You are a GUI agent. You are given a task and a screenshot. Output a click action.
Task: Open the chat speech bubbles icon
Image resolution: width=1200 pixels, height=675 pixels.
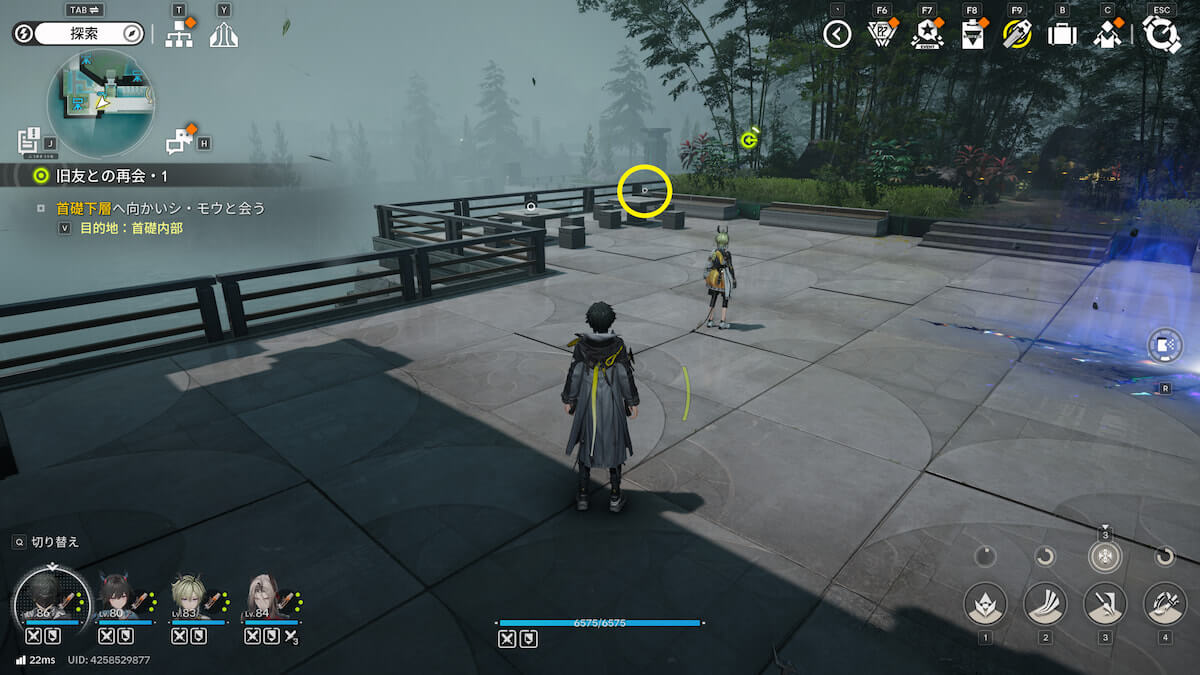pos(179,141)
